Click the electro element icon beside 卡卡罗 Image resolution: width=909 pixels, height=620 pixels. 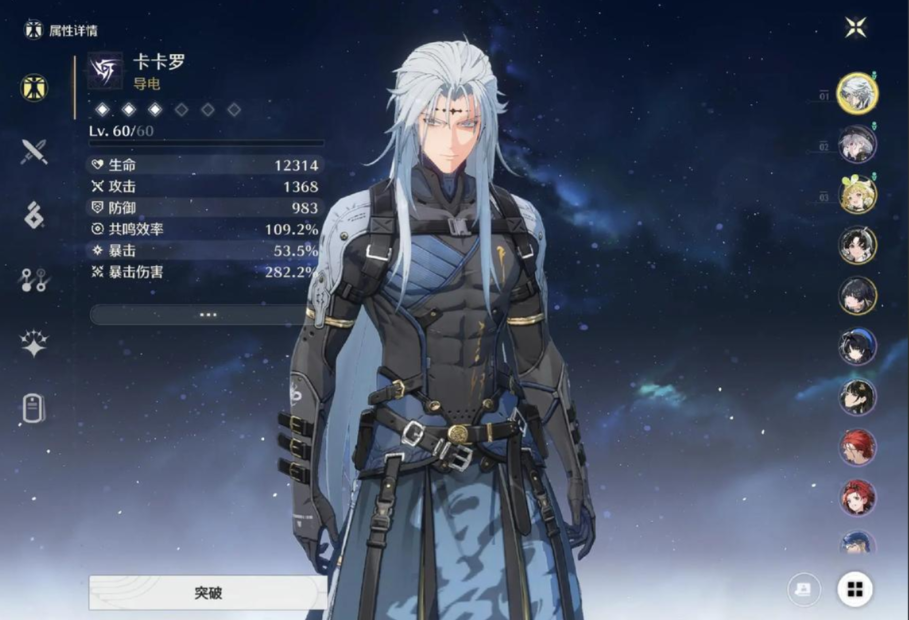tap(105, 71)
